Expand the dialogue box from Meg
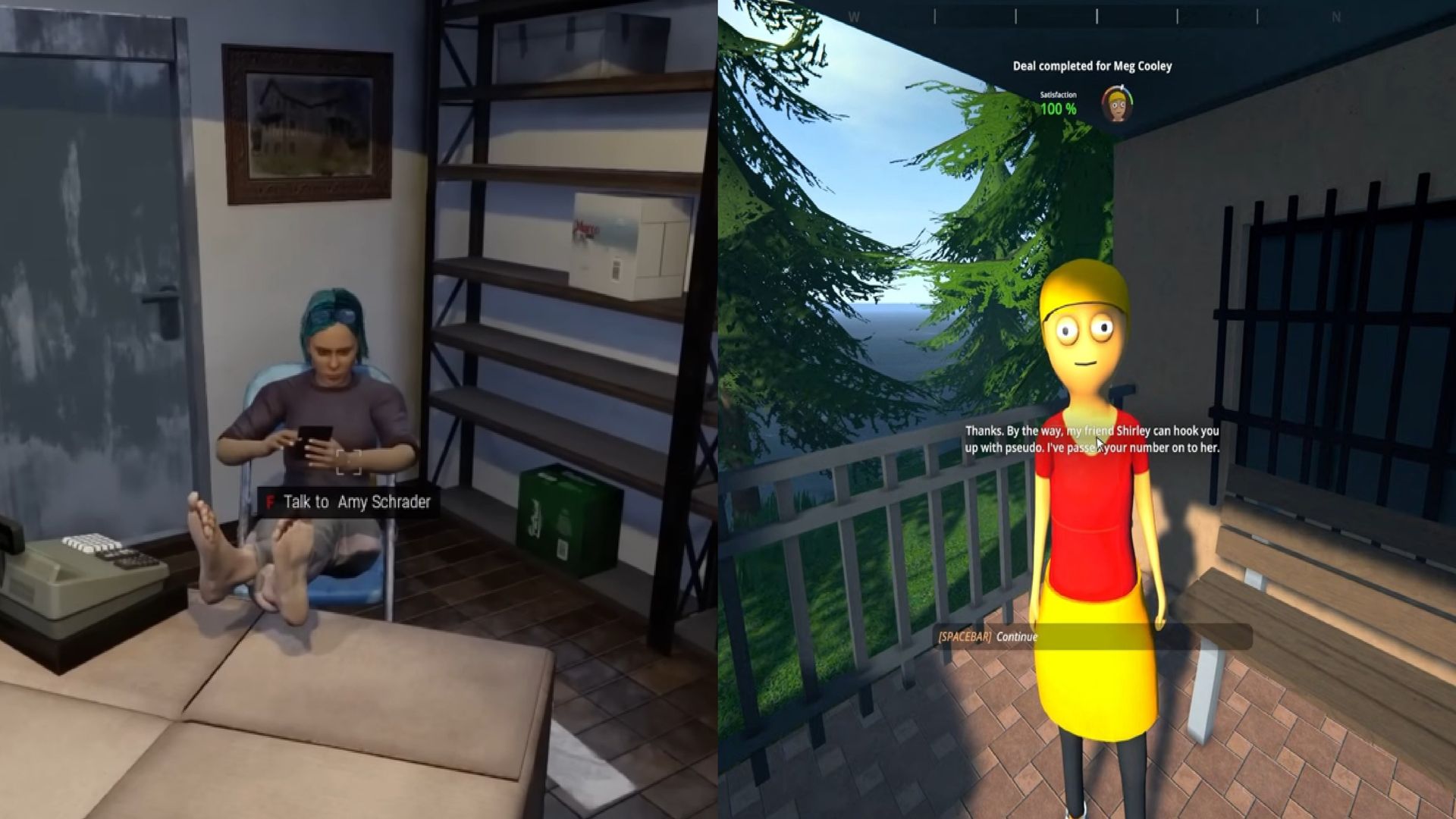1456x819 pixels. (x=1092, y=440)
